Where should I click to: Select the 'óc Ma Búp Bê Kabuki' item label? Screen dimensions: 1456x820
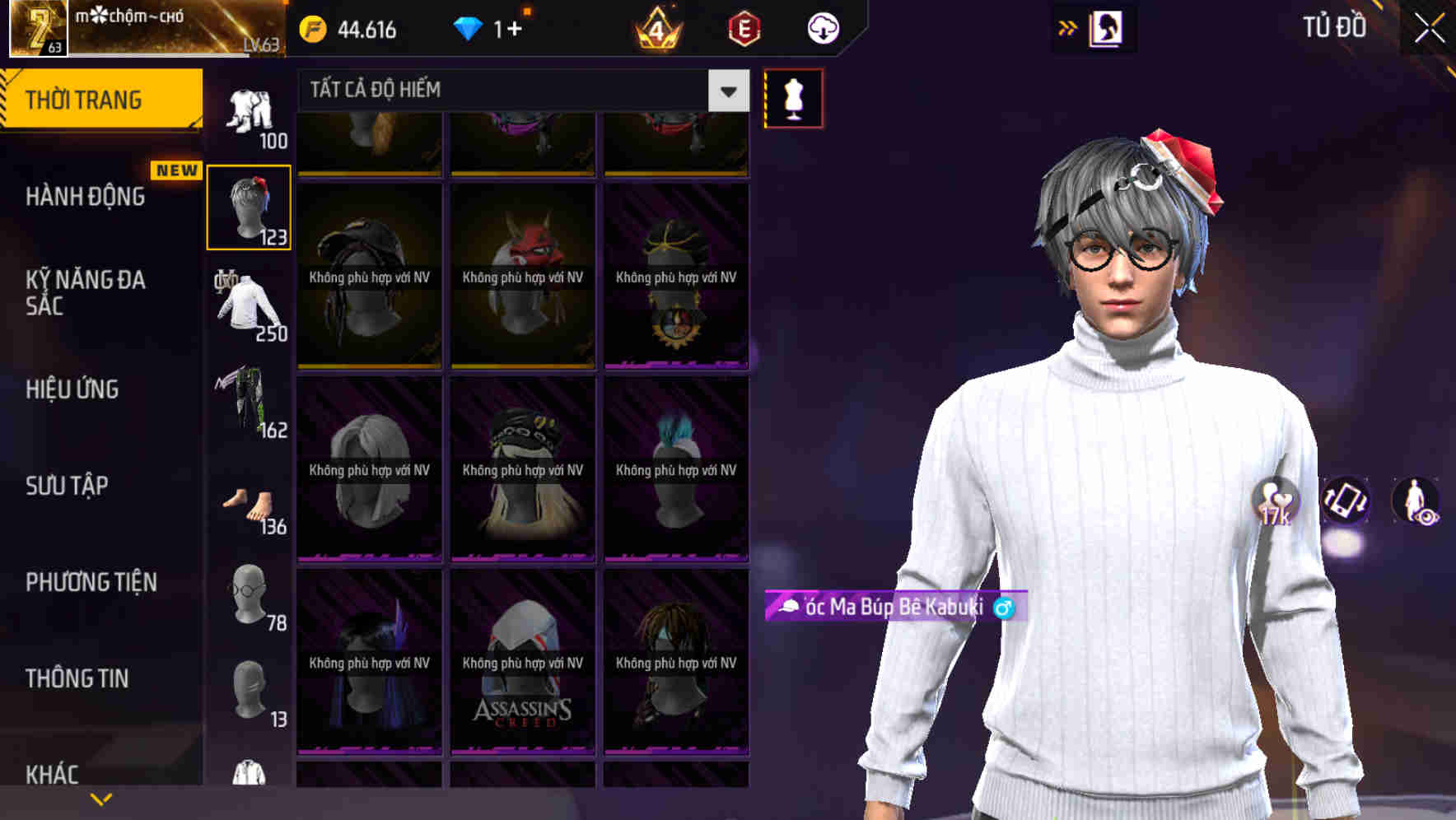tap(889, 609)
